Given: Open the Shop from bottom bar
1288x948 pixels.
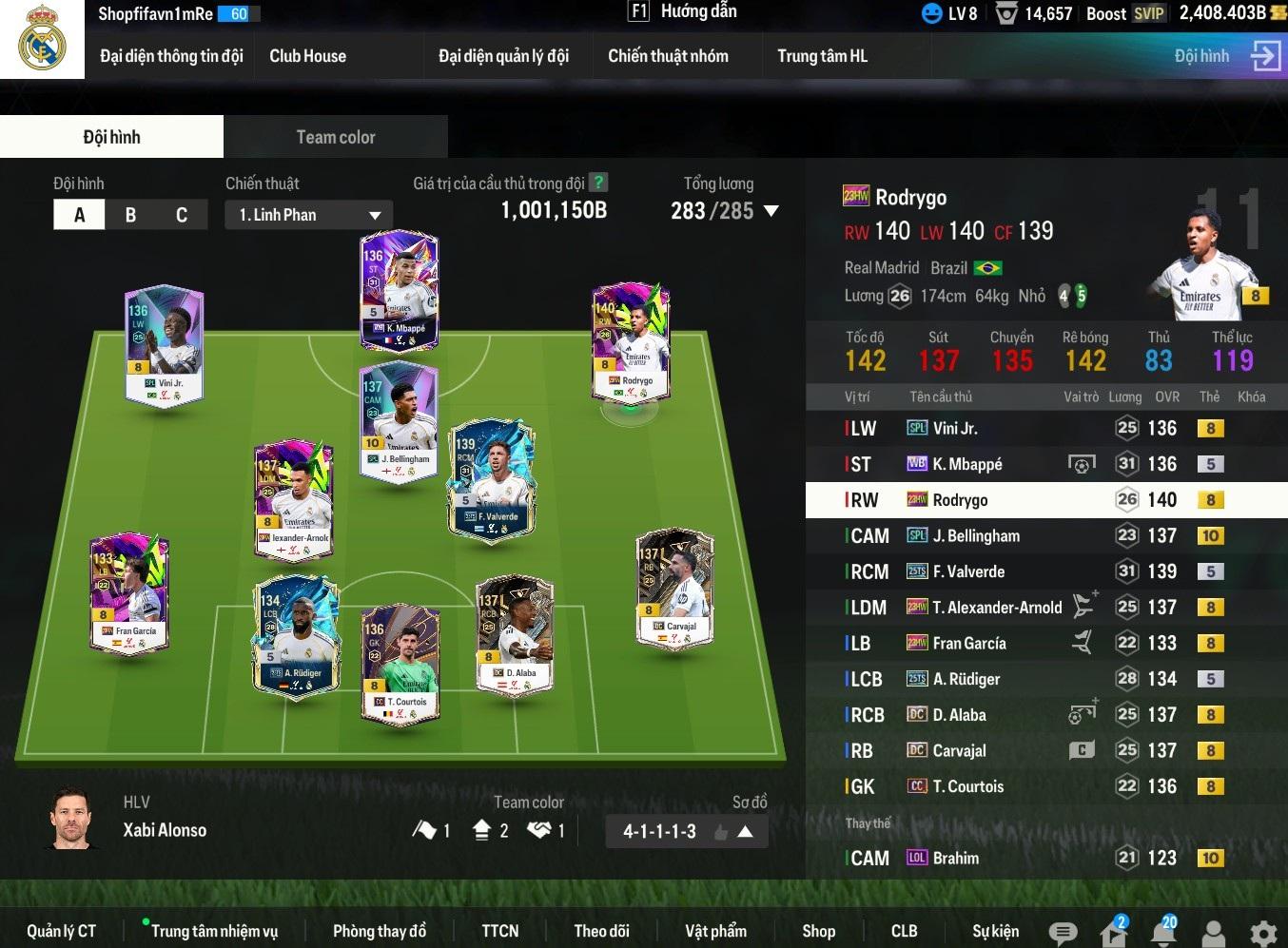Looking at the screenshot, I should pyautogui.click(x=818, y=931).
